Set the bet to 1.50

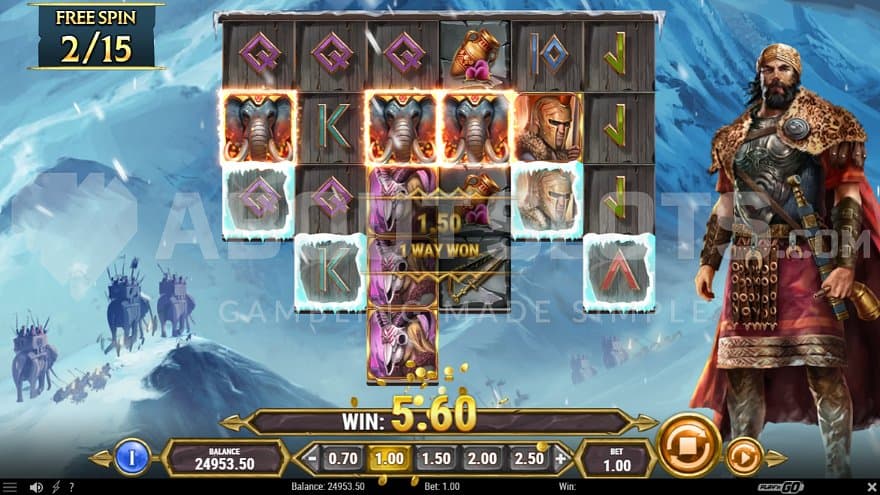point(434,459)
